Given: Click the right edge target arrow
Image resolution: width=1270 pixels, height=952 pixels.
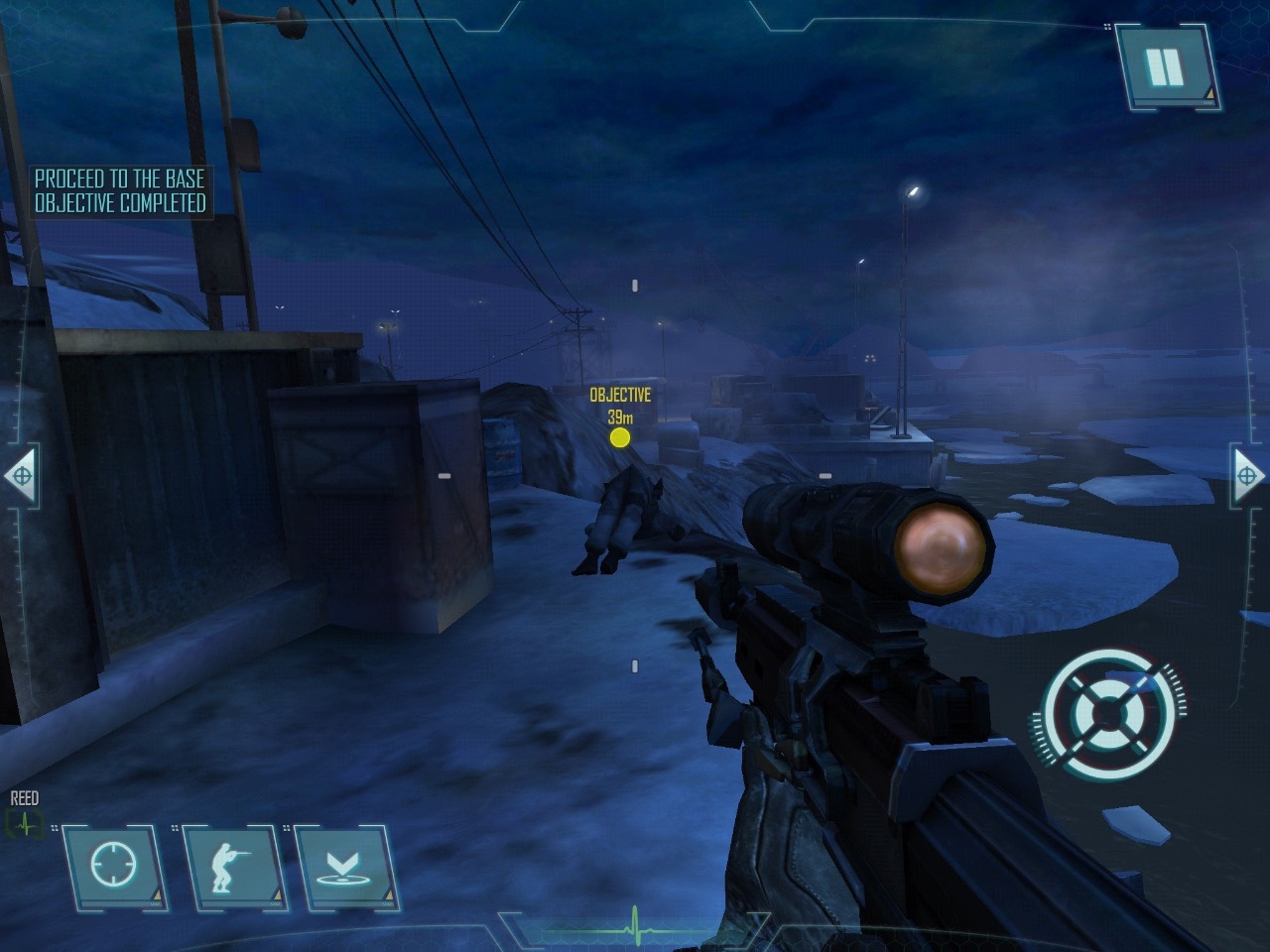Looking at the screenshot, I should tap(1248, 478).
